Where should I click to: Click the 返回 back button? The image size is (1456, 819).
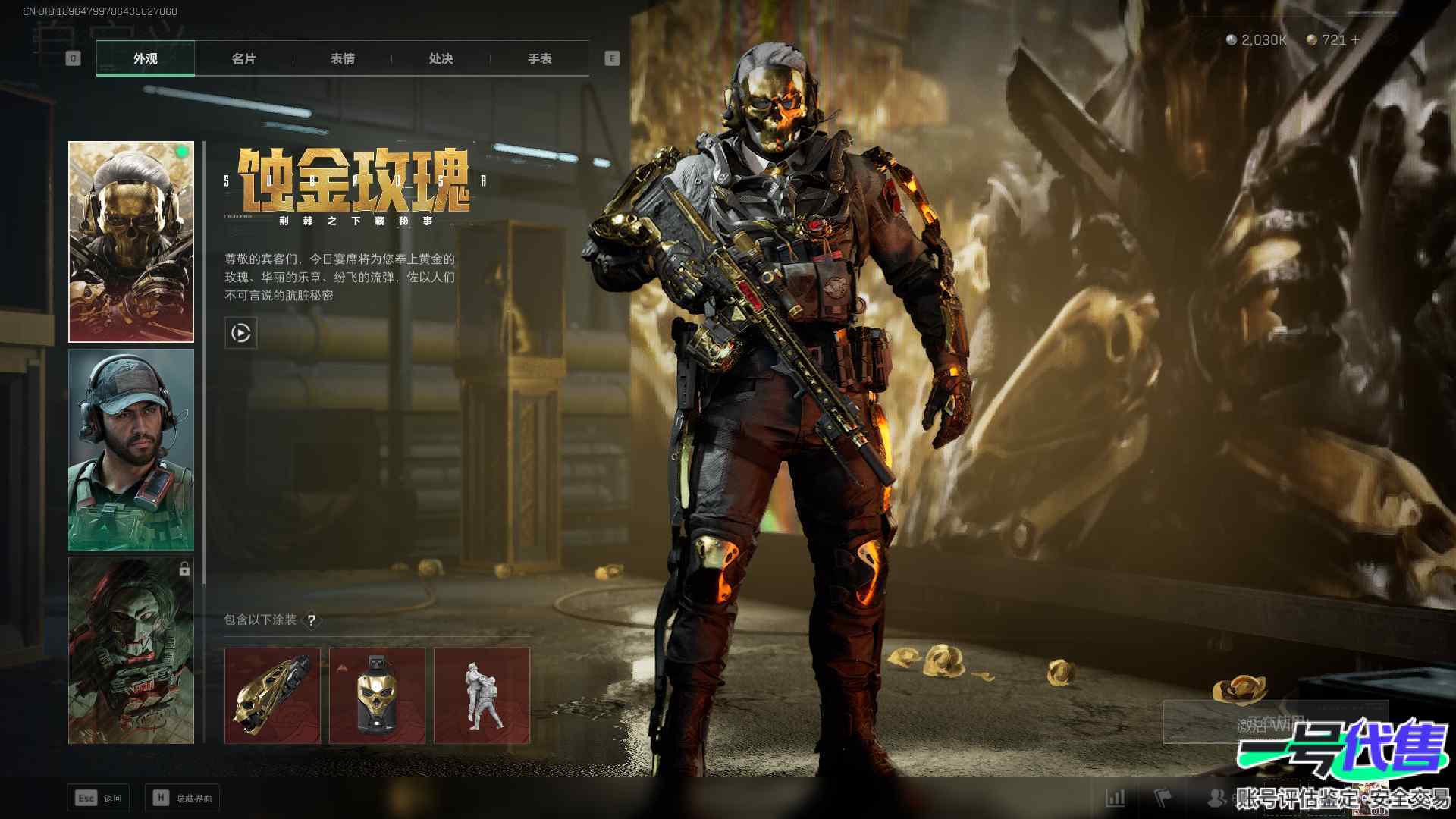click(x=99, y=798)
